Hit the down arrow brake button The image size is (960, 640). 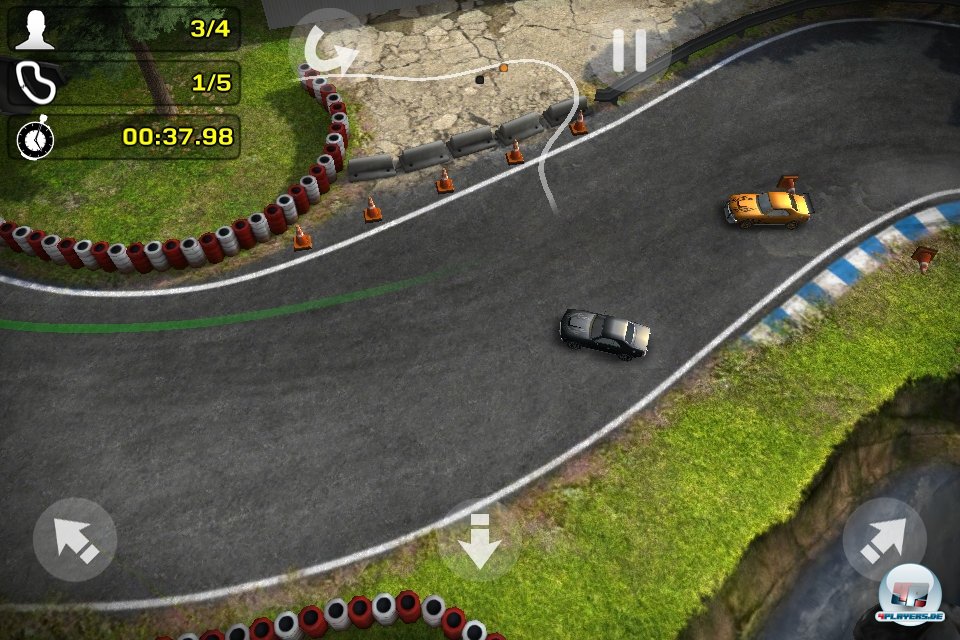coord(480,541)
